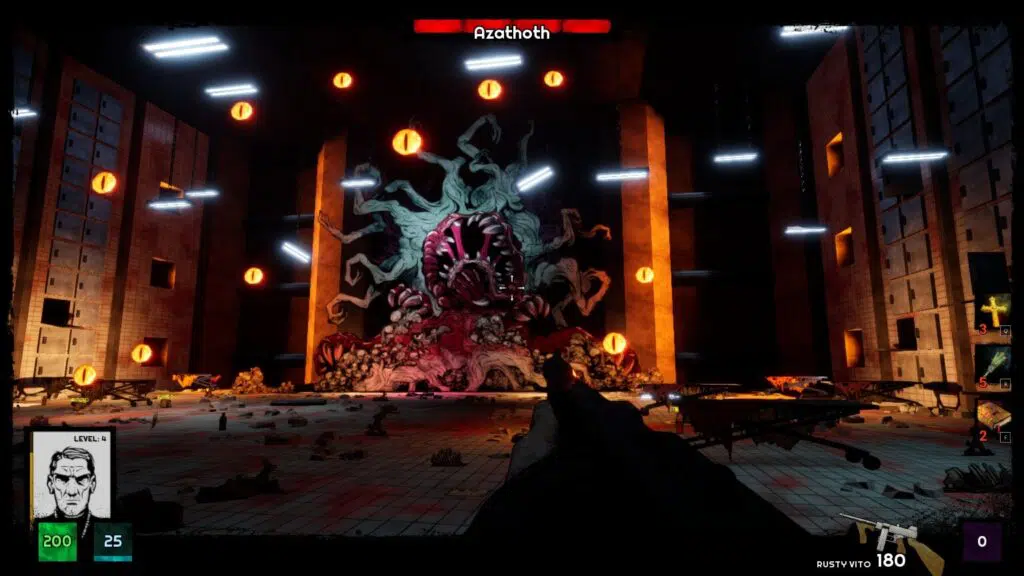Viewport: 1024px width, 576px height.
Task: Use the golden cross item
Action: coord(993,311)
